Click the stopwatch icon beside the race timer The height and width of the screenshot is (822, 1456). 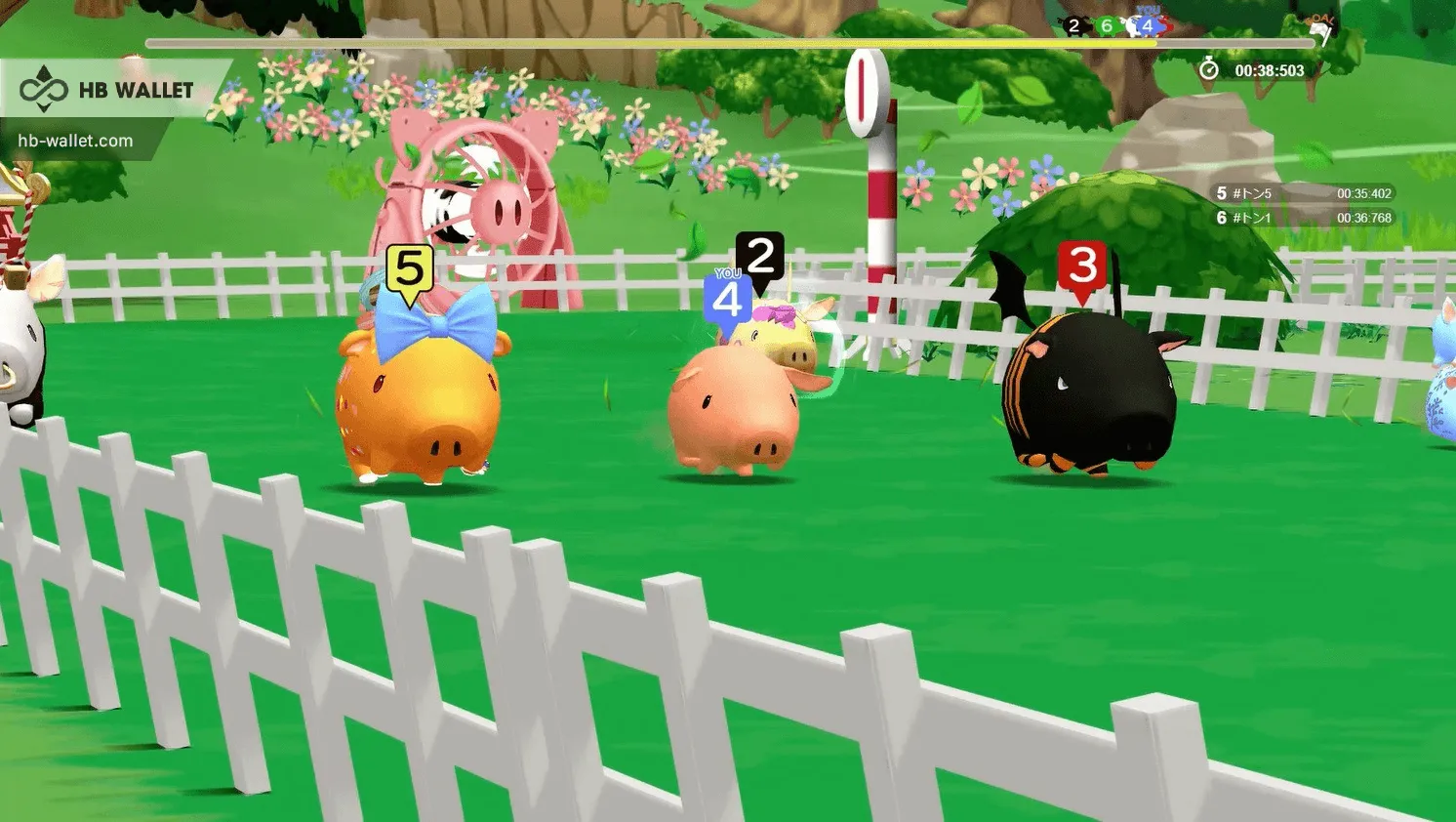1208,69
